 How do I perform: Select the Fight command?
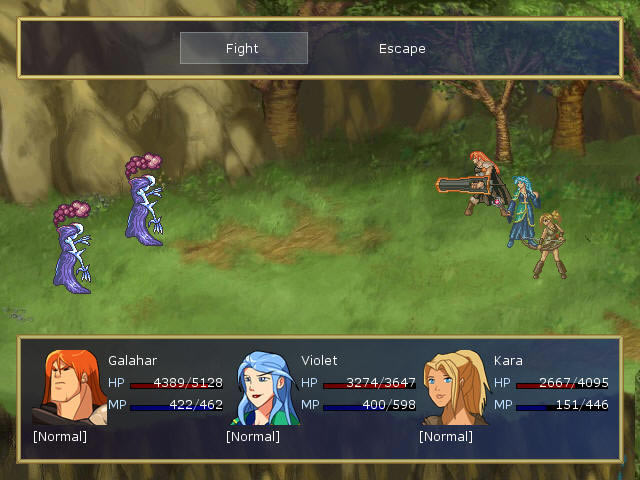click(x=243, y=48)
